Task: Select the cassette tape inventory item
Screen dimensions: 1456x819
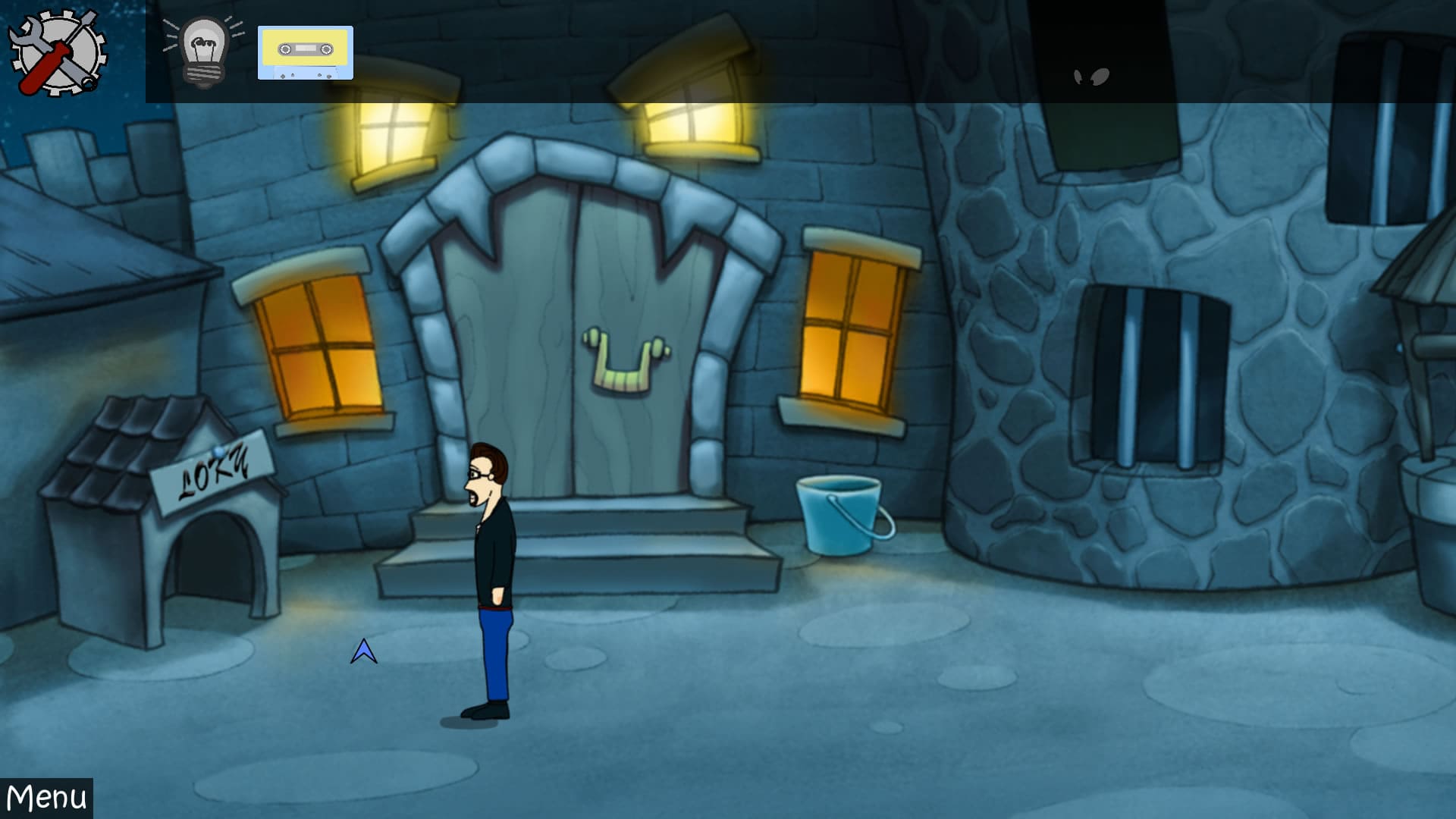Action: point(306,52)
